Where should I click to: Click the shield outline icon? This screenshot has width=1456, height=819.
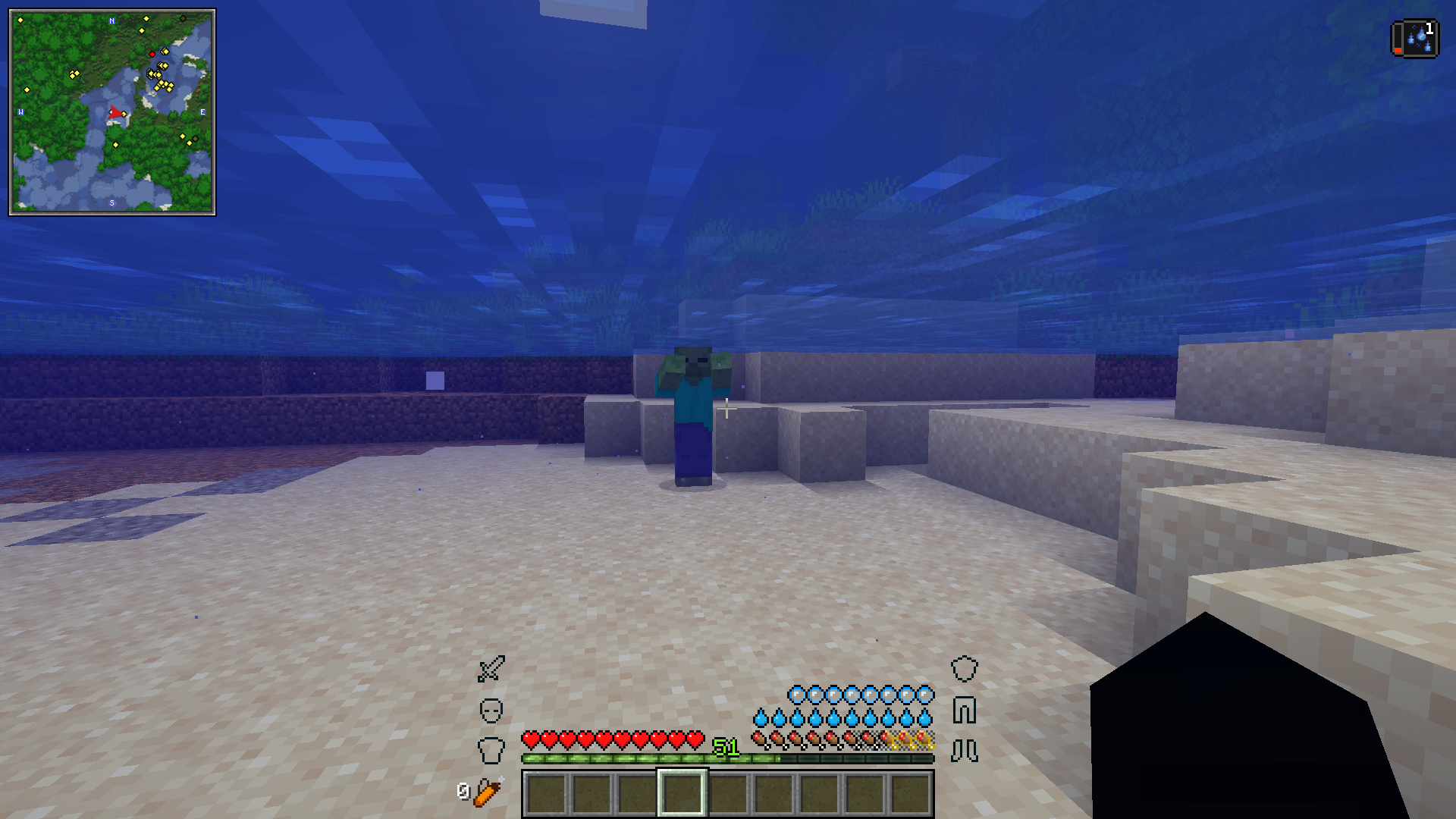coord(964,667)
